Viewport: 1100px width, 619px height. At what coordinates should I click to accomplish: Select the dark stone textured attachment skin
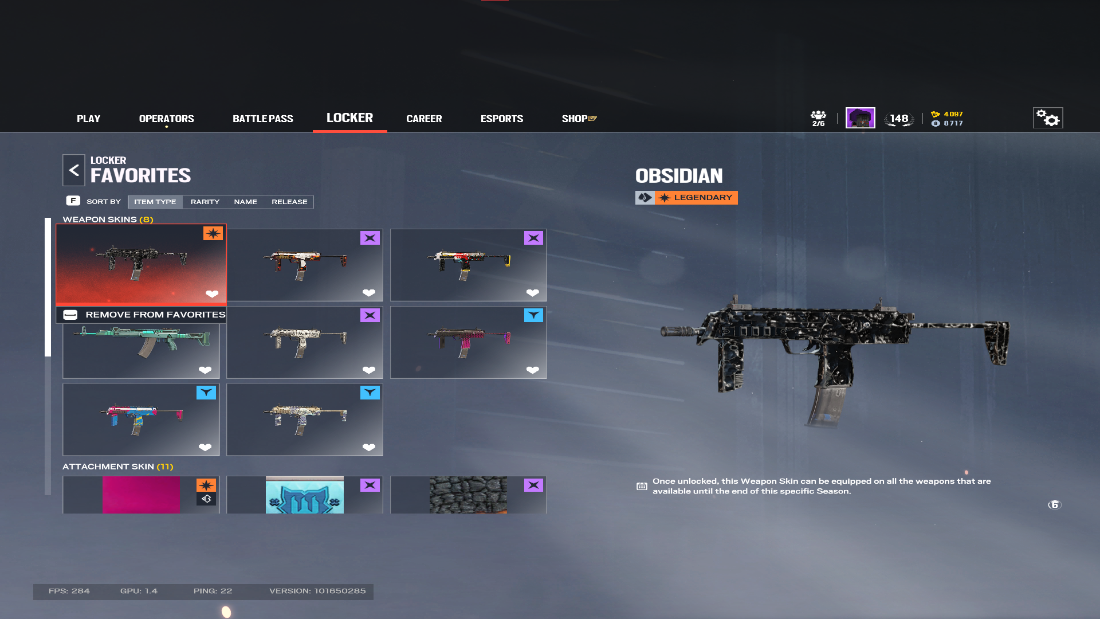click(x=468, y=495)
